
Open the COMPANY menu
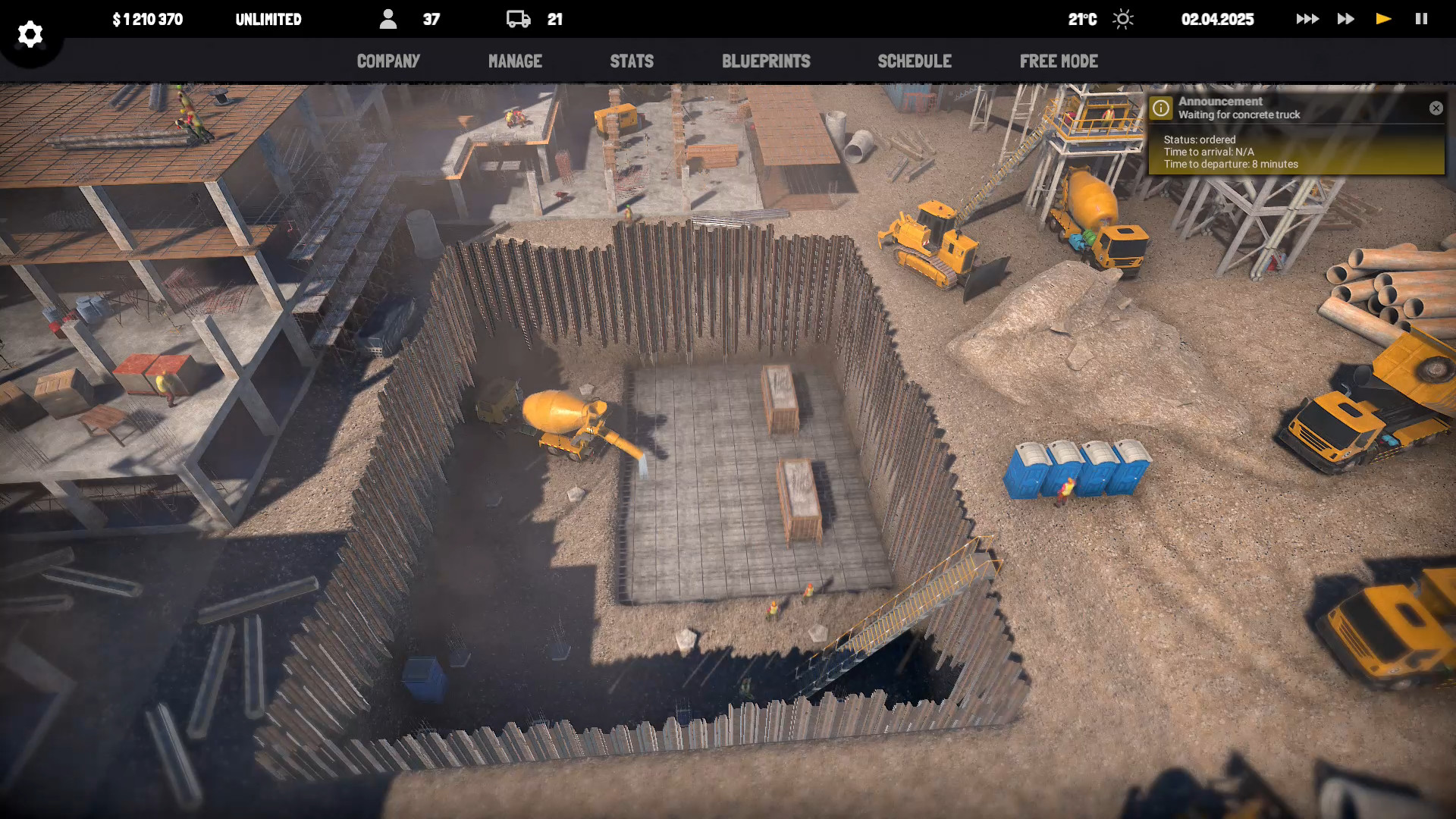[x=388, y=61]
